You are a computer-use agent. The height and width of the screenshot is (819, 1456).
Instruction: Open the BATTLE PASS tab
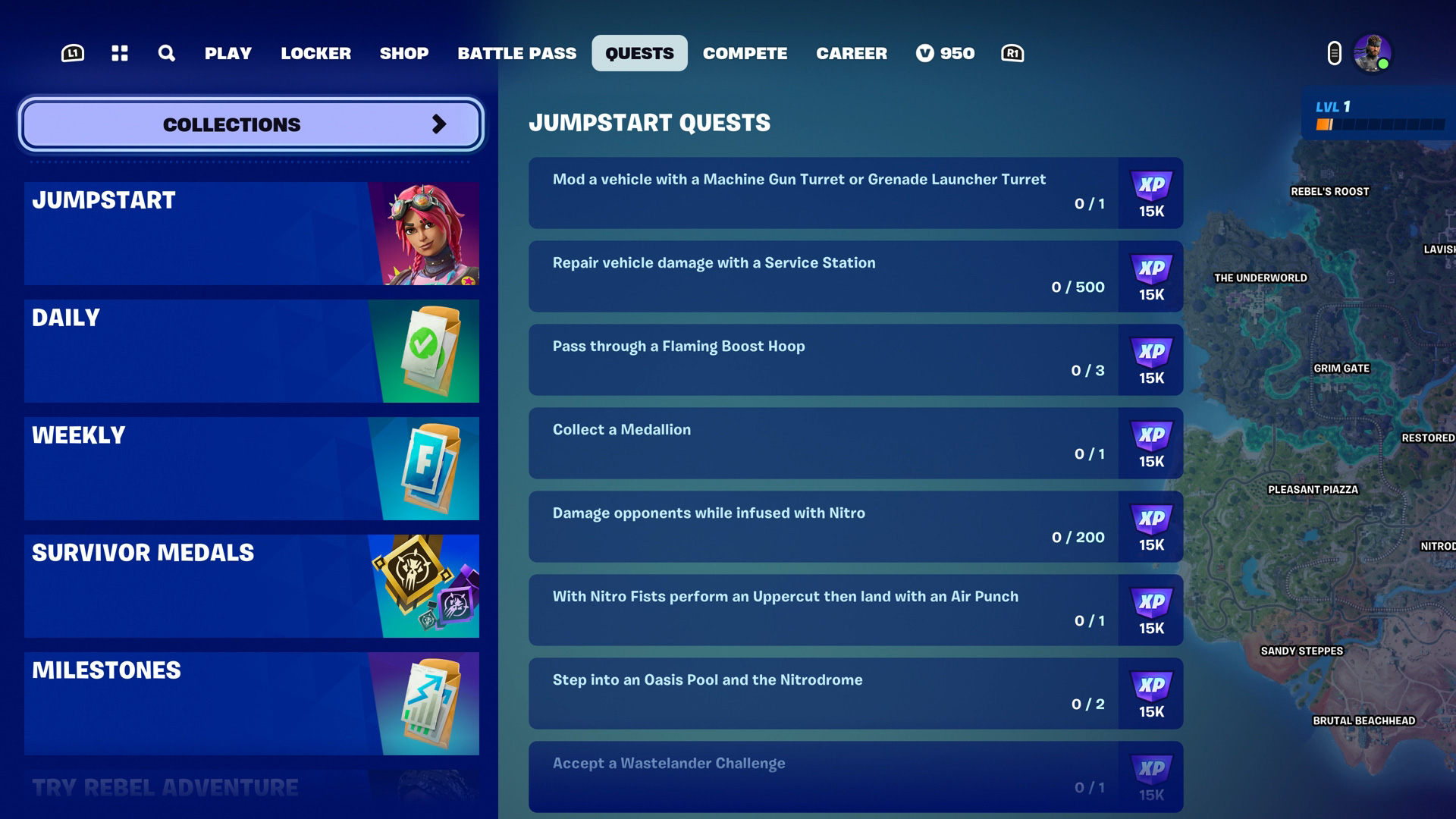[516, 53]
